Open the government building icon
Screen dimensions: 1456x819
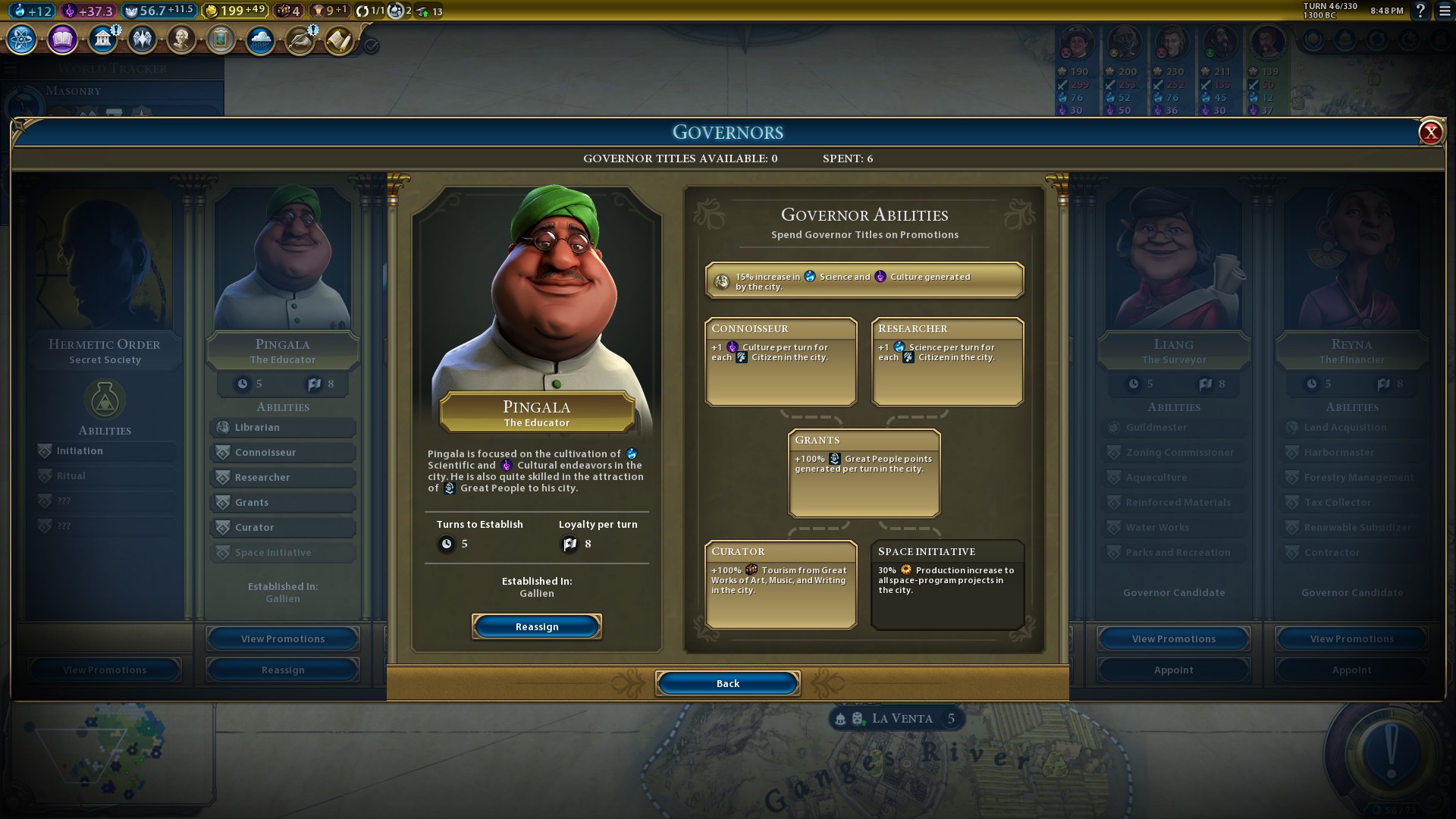102,39
